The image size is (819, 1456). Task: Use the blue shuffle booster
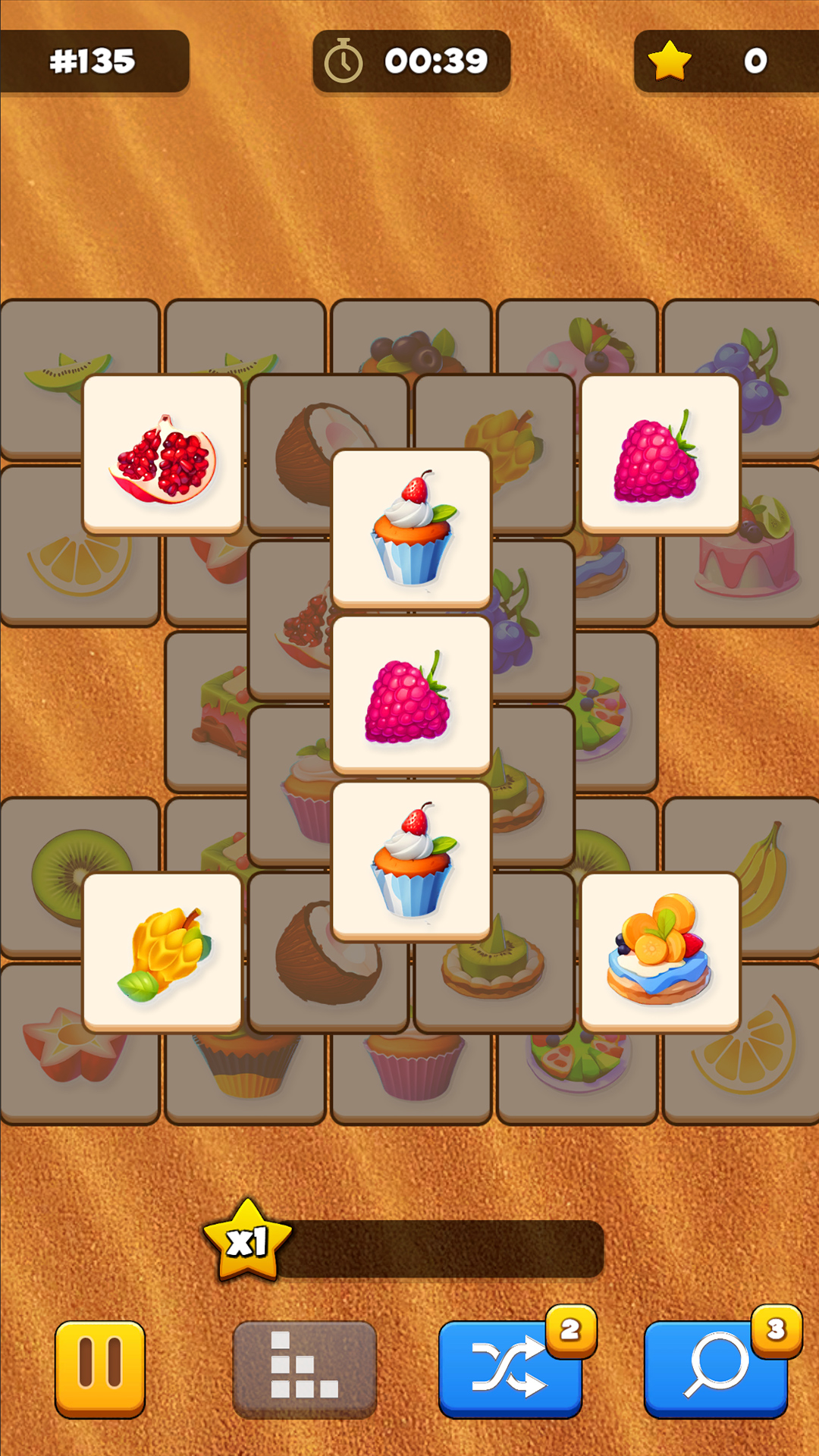pyautogui.click(x=510, y=1368)
